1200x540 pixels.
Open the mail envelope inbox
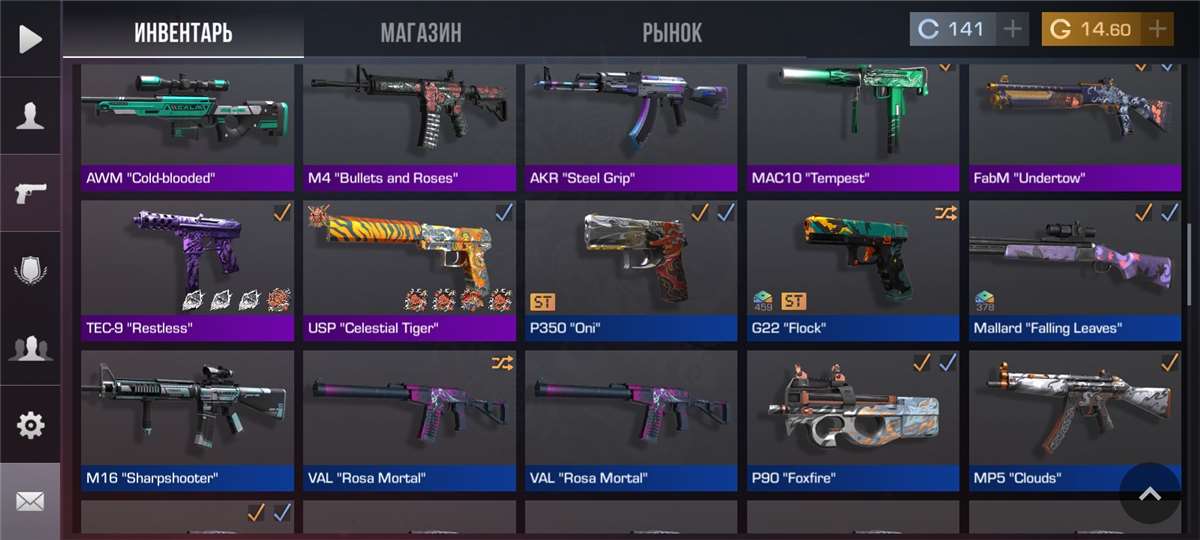click(x=30, y=501)
